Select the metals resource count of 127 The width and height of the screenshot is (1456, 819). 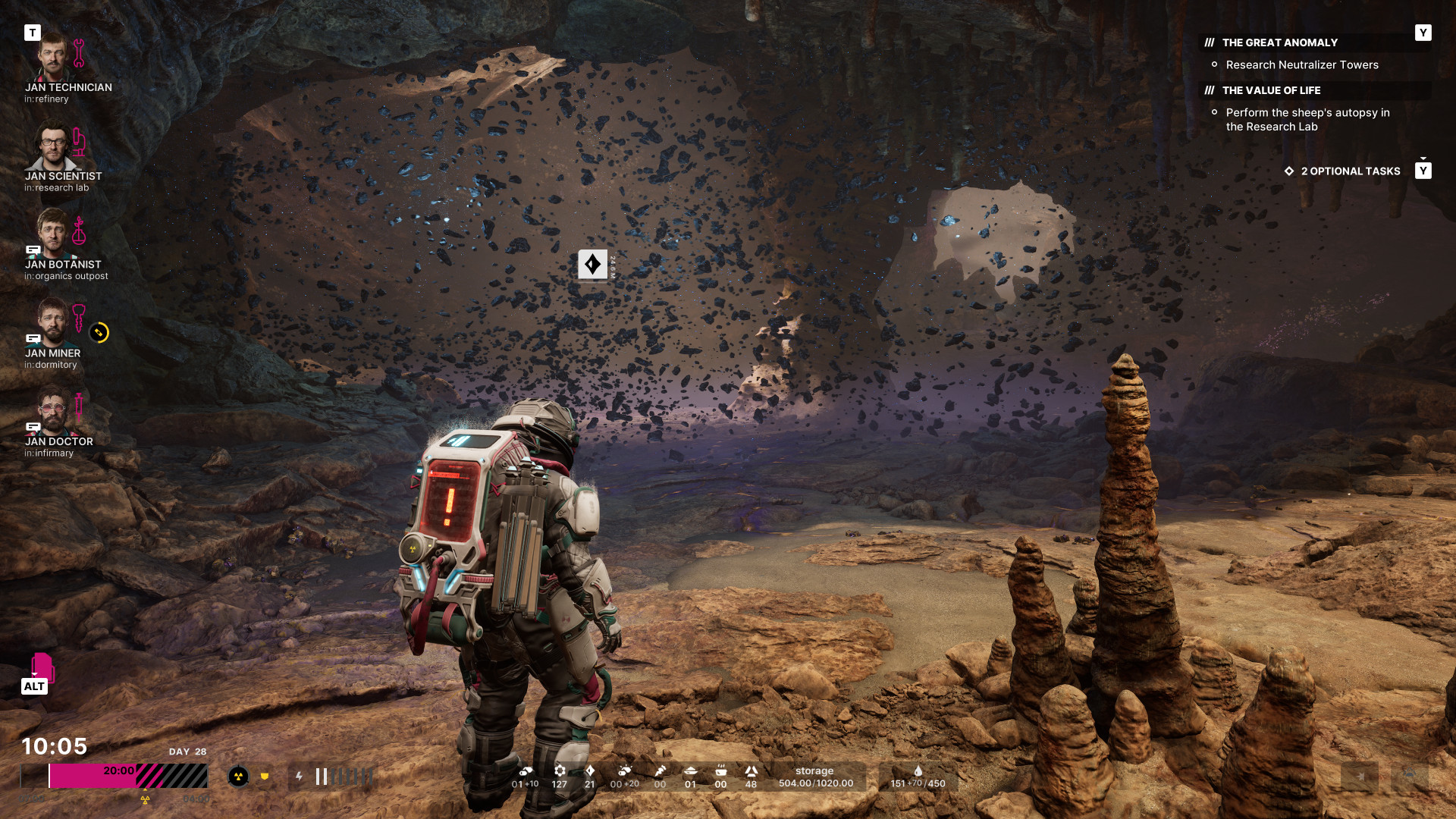pos(560,777)
